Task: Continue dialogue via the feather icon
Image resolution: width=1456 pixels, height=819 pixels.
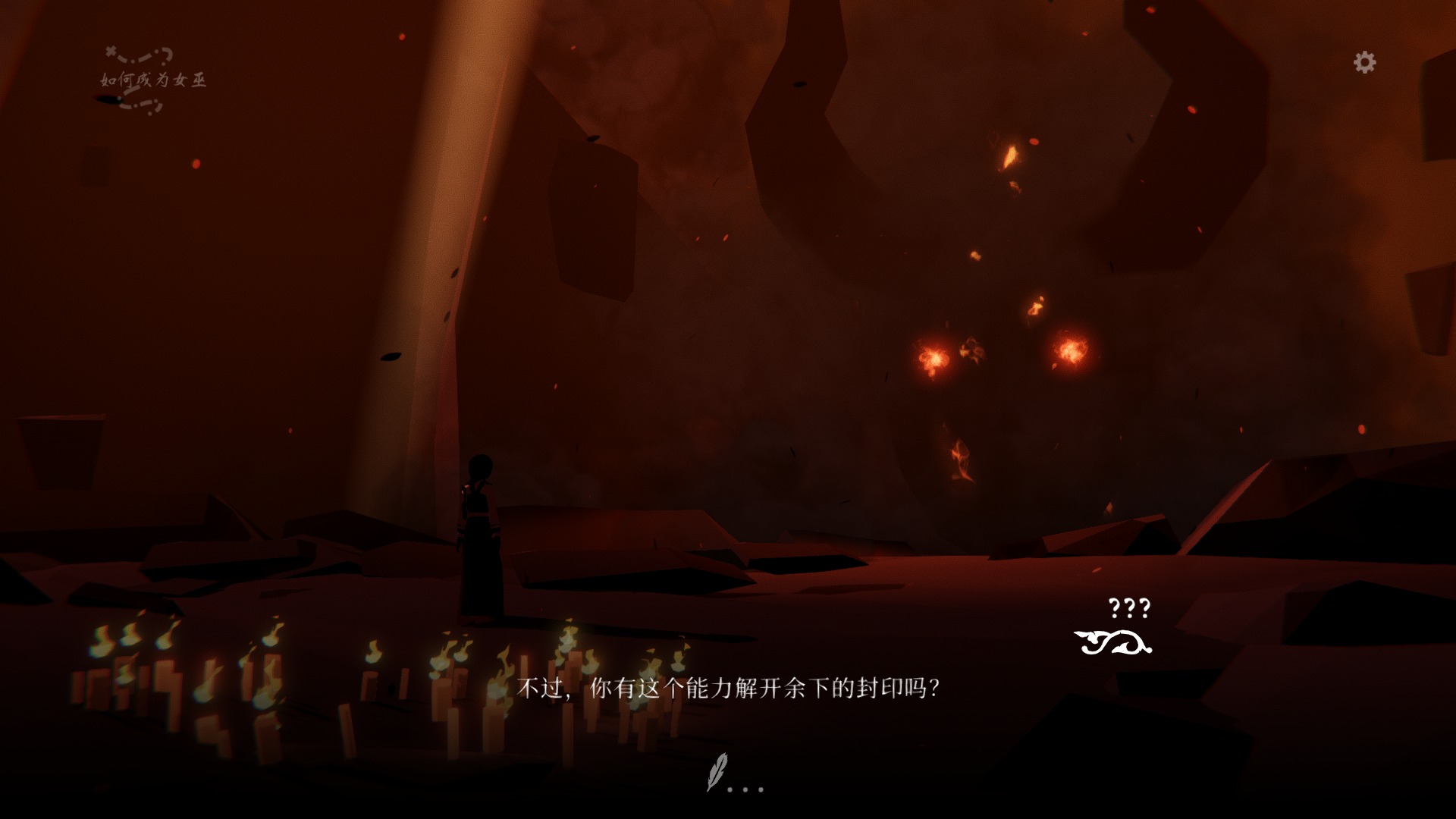Action: (x=717, y=772)
